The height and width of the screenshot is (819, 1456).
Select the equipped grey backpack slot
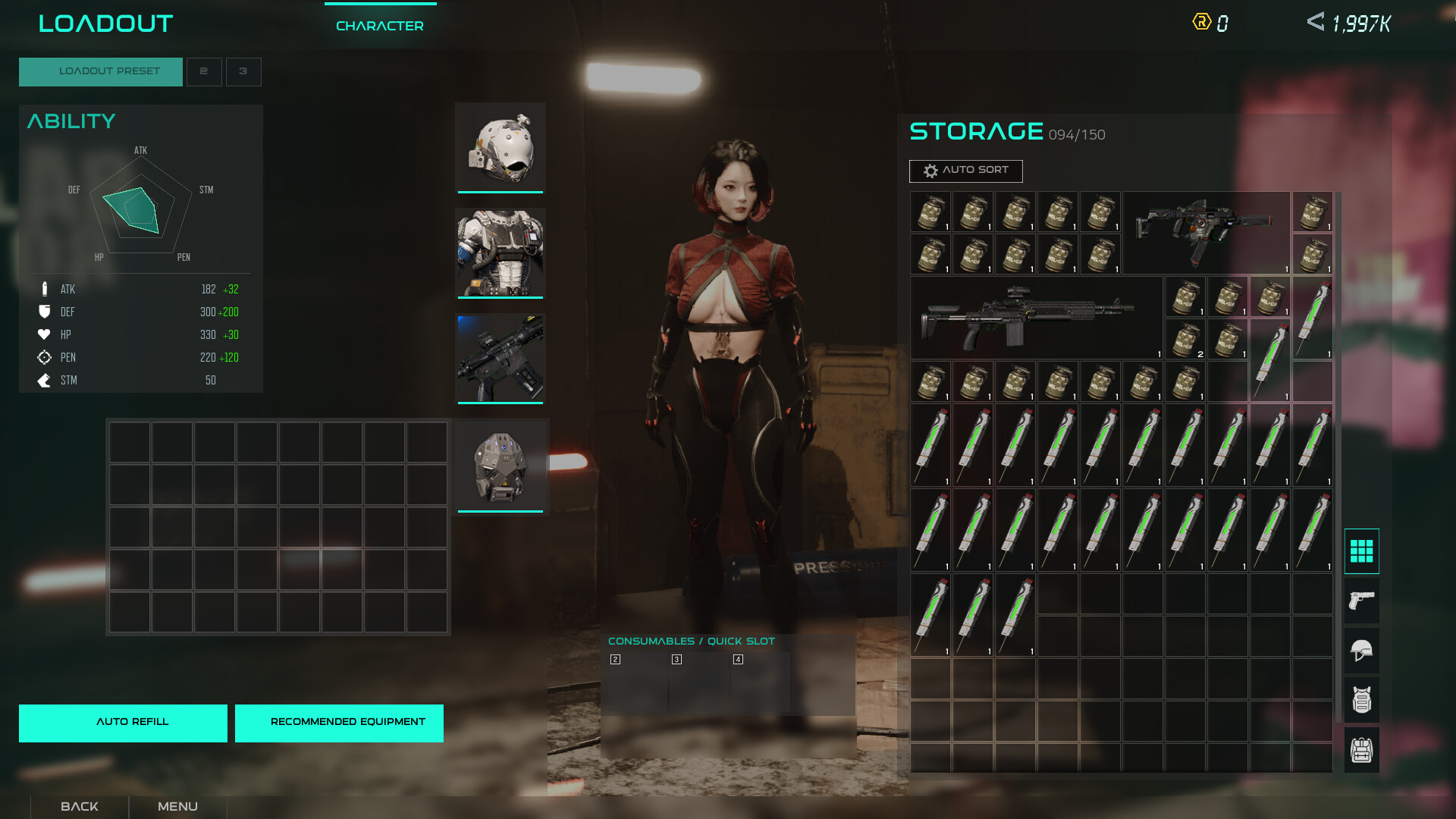tap(500, 466)
